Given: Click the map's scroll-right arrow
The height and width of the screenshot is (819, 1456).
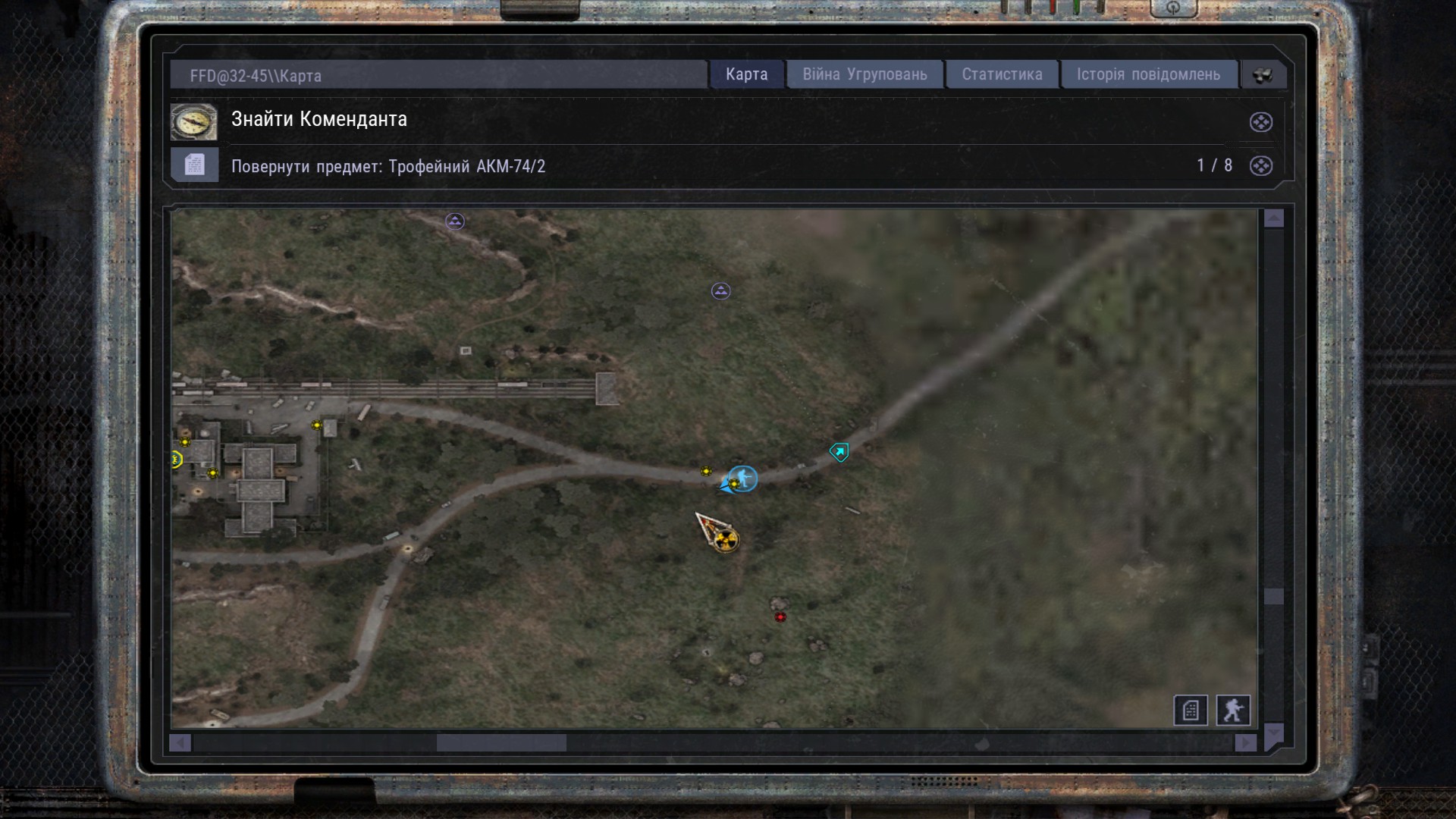Looking at the screenshot, I should (x=1245, y=743).
